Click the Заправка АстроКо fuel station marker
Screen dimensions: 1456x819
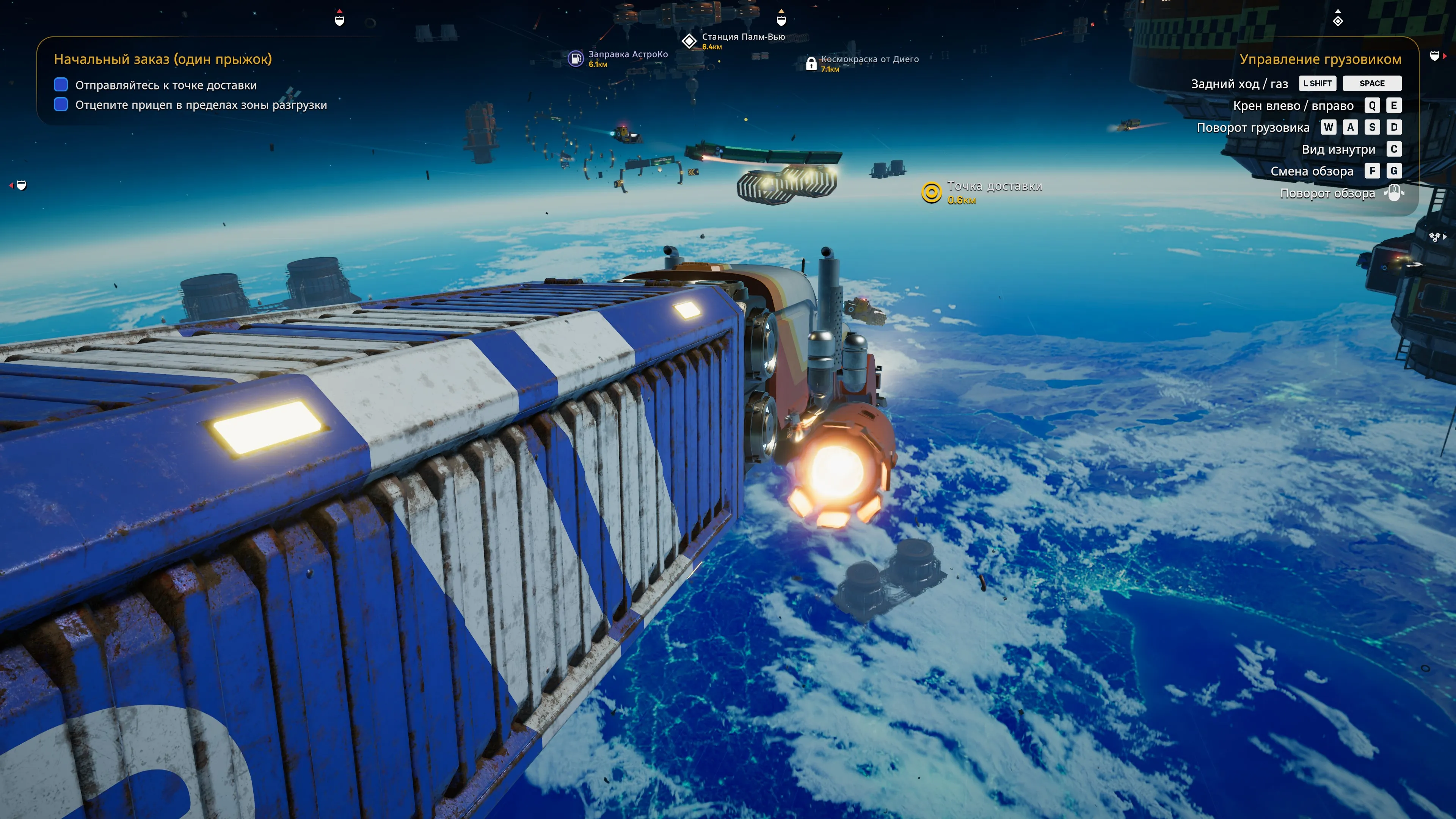[x=576, y=58]
